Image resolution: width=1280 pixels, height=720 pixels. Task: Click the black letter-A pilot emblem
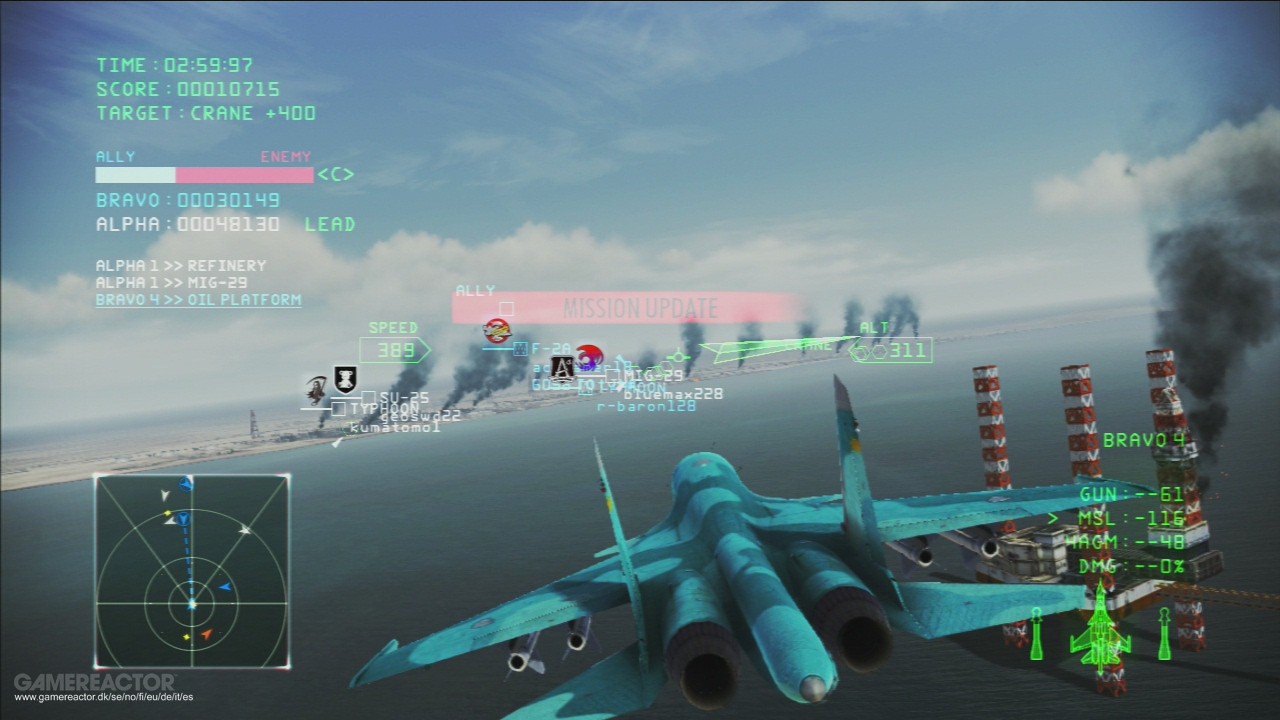click(x=564, y=370)
